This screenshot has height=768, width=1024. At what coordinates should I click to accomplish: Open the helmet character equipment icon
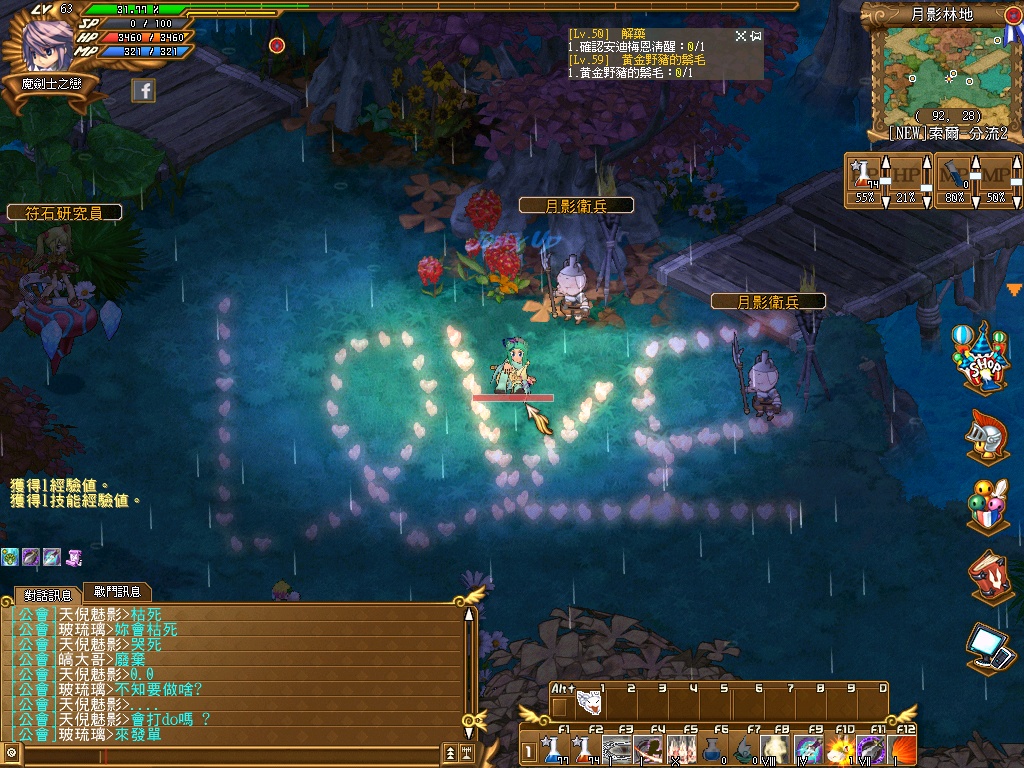[985, 437]
